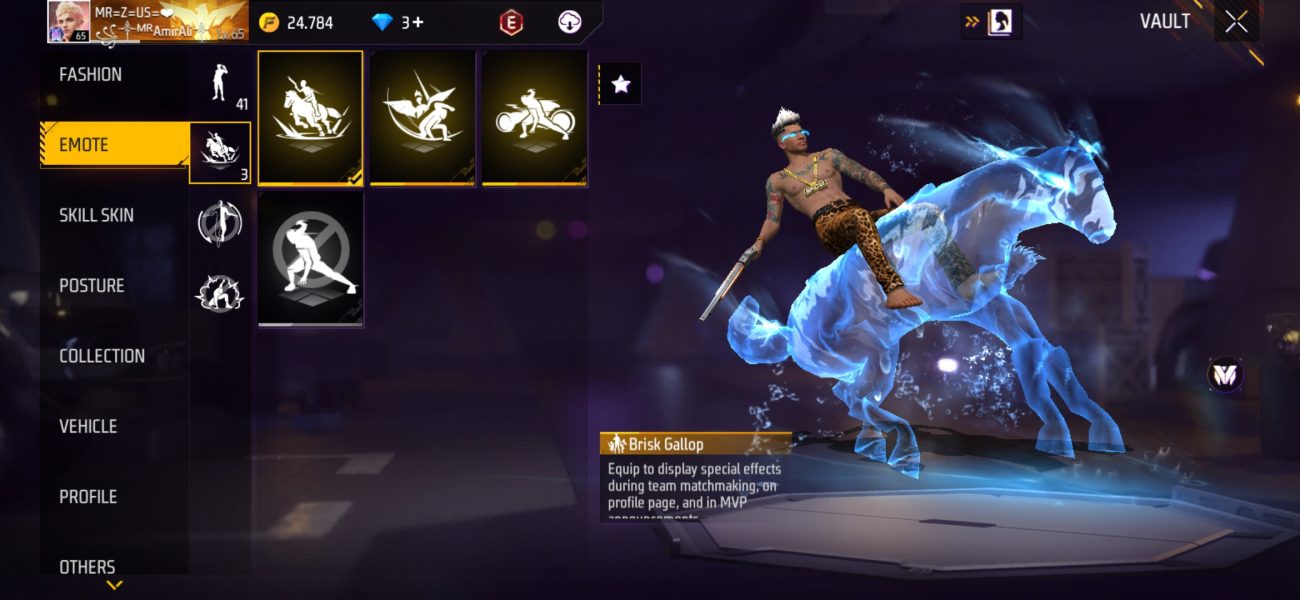This screenshot has width=1300, height=600.
Task: Go to the Collection category
Action: [x=102, y=356]
